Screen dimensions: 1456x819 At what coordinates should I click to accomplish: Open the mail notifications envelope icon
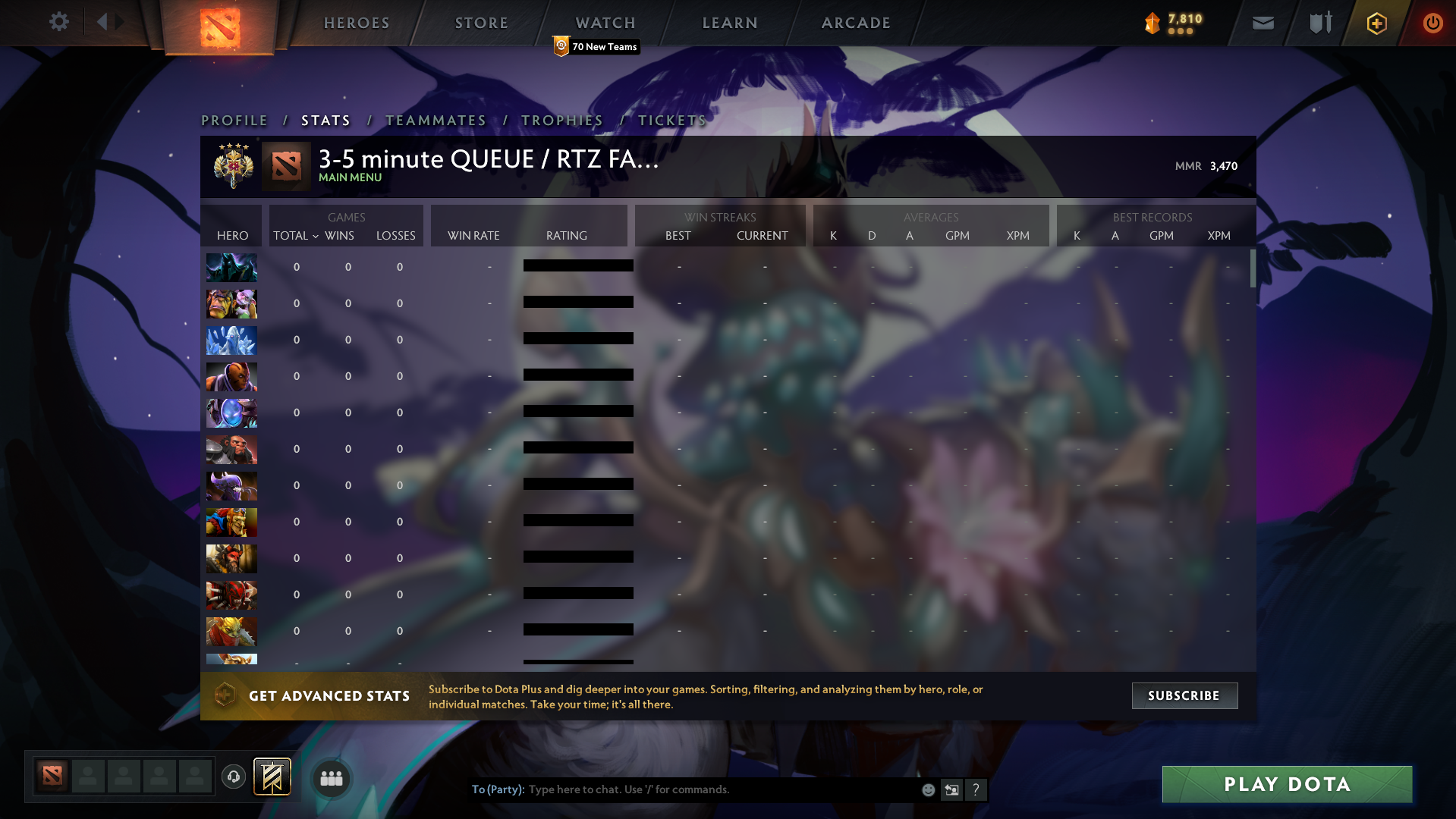click(1262, 23)
